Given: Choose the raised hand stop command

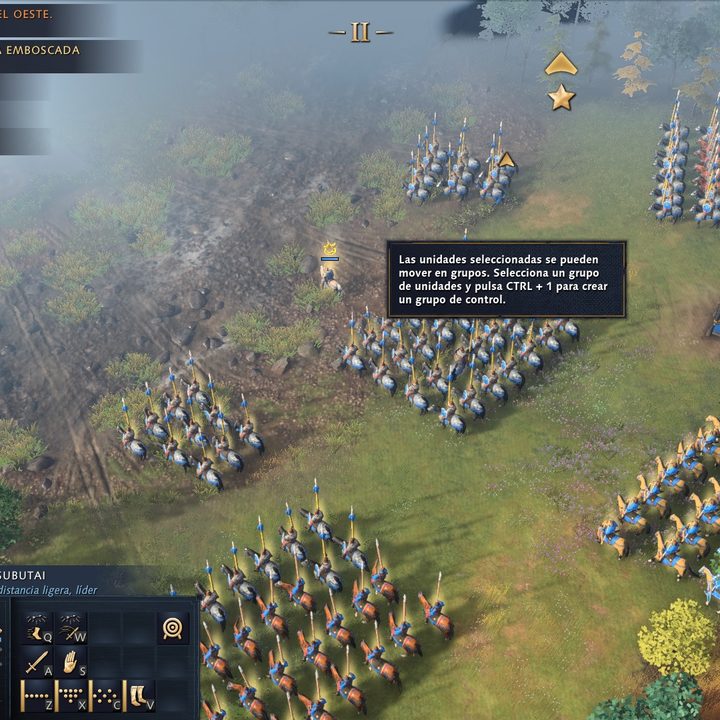Looking at the screenshot, I should (71, 662).
